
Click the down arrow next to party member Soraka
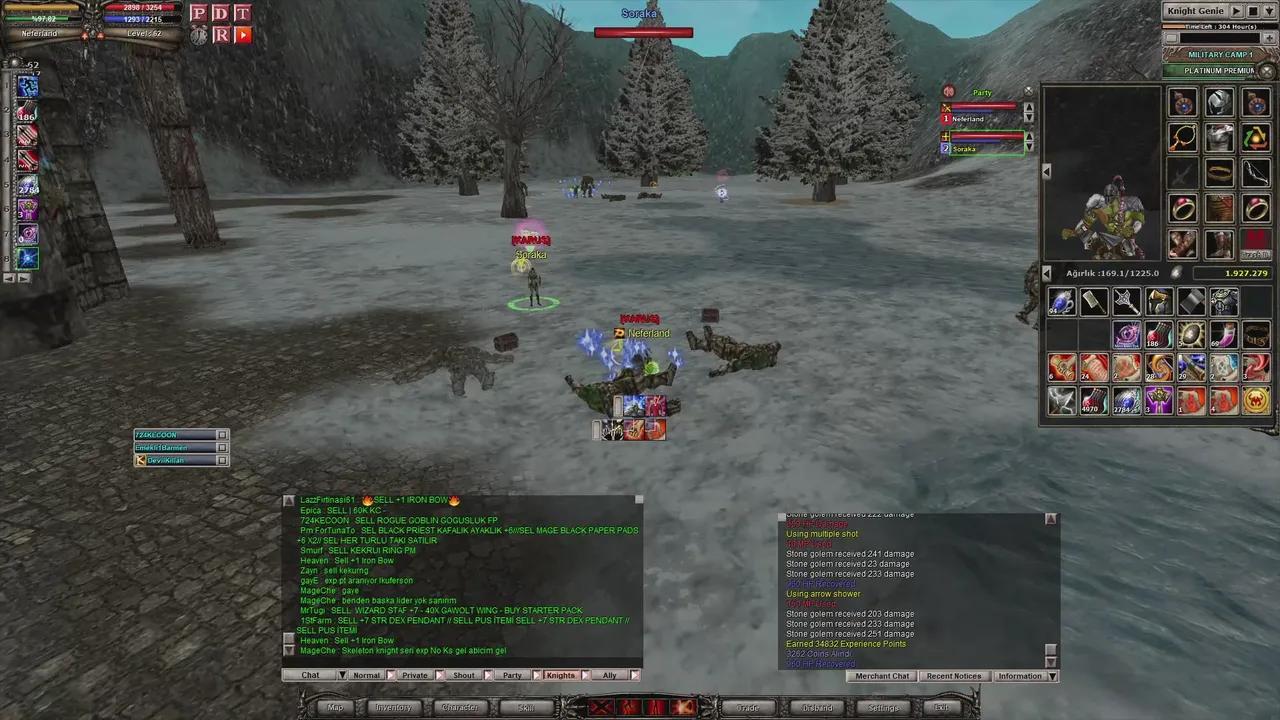pos(1029,148)
